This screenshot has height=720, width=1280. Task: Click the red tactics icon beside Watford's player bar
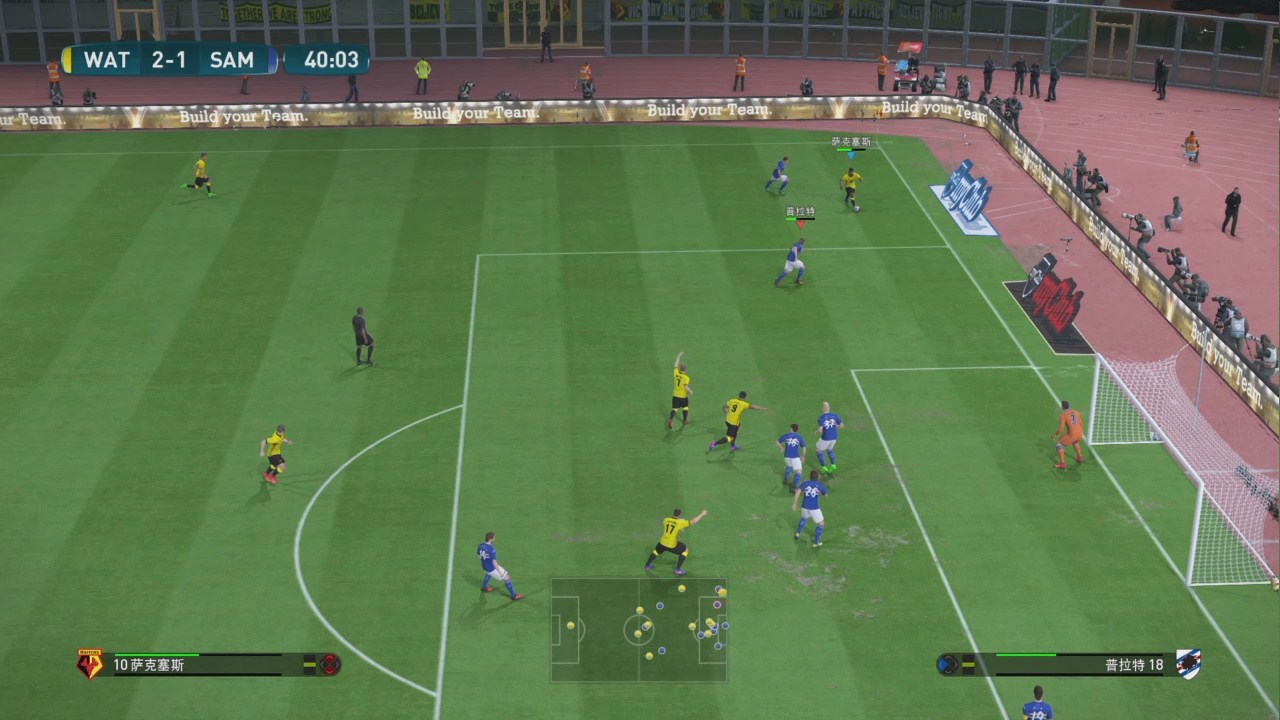330,664
